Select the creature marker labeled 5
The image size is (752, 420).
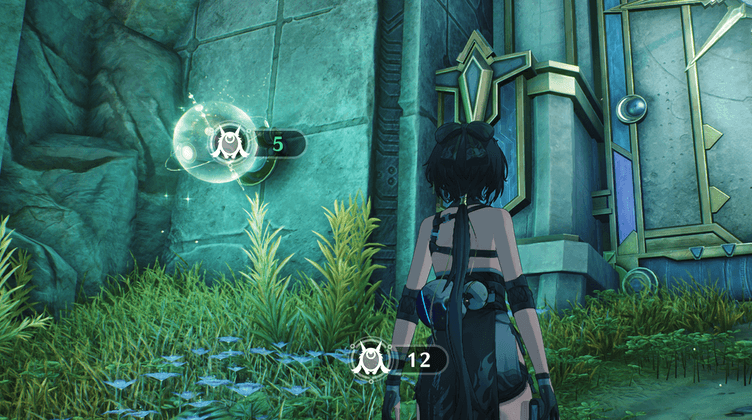tap(228, 145)
